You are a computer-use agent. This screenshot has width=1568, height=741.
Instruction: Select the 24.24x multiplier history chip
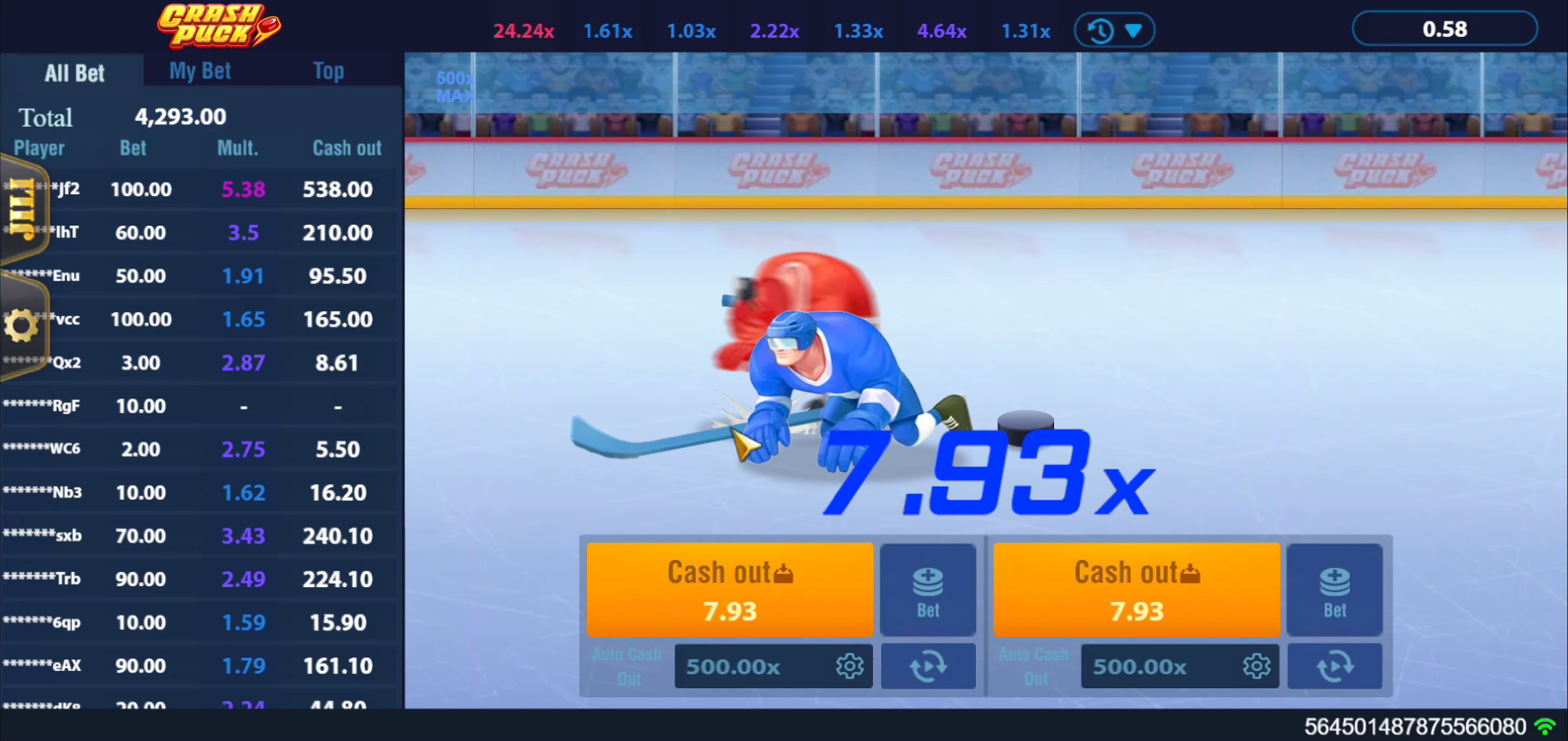(524, 30)
